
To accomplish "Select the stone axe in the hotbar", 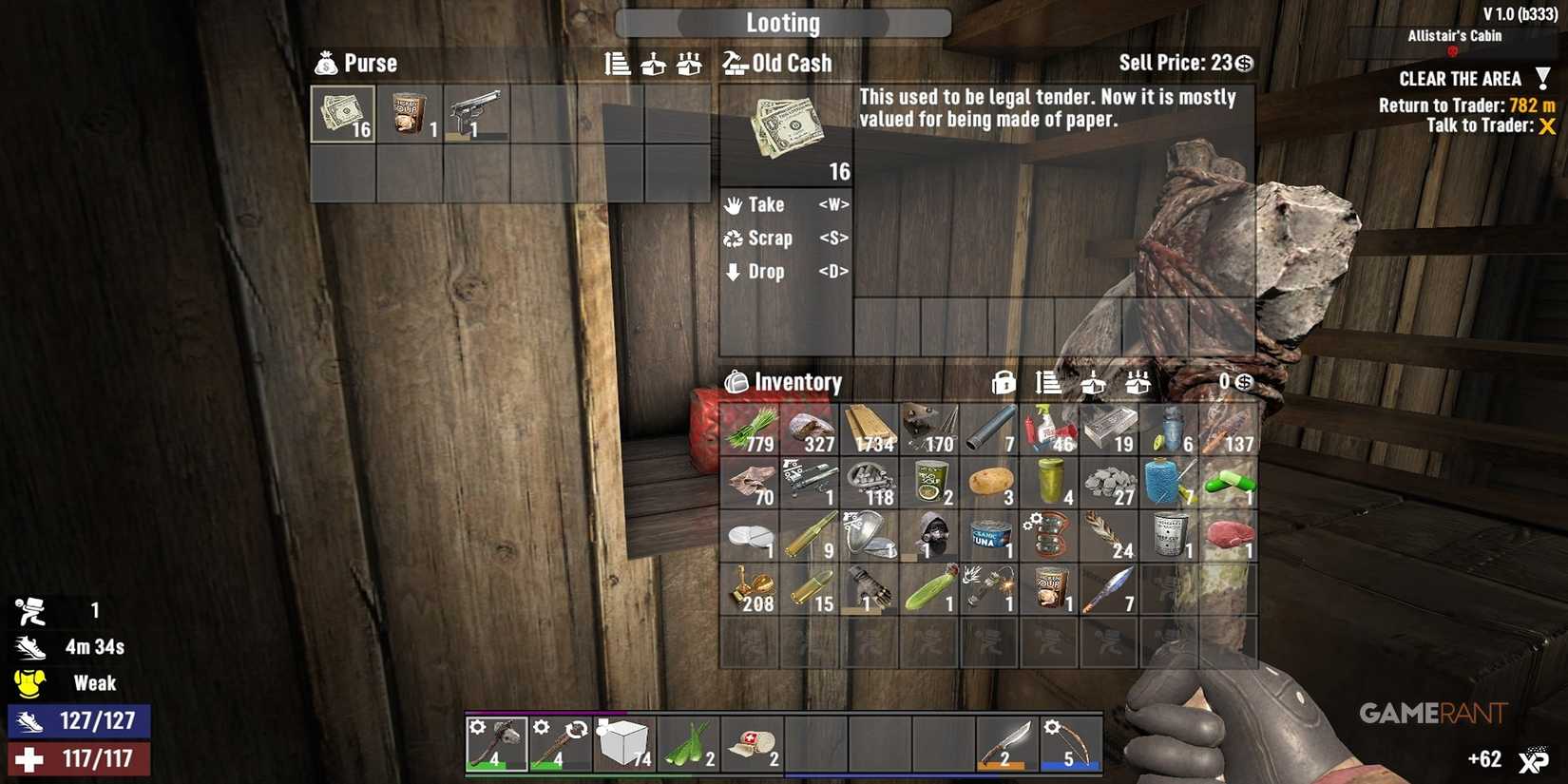I will 496,744.
